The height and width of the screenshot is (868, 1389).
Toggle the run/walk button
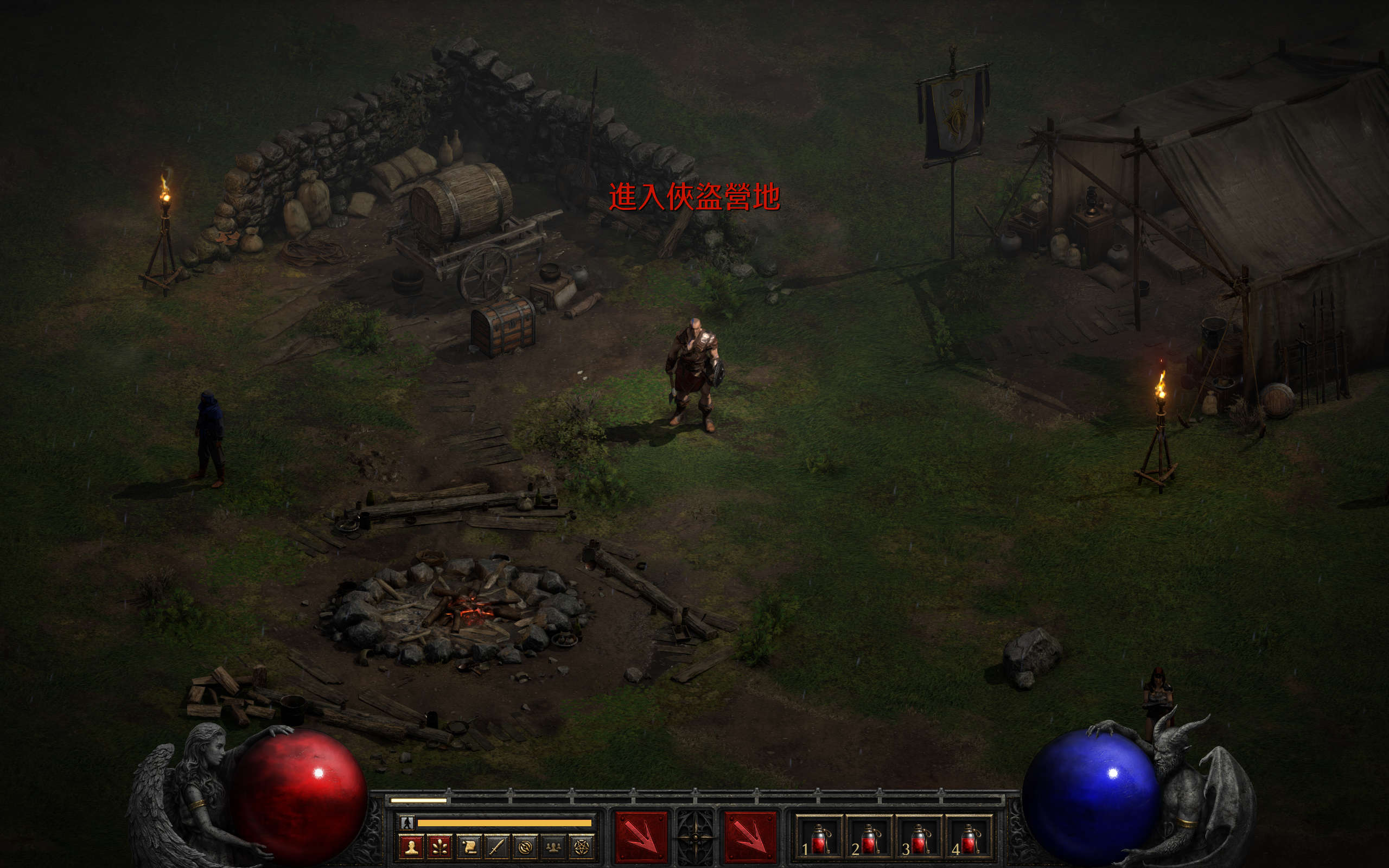point(407,822)
